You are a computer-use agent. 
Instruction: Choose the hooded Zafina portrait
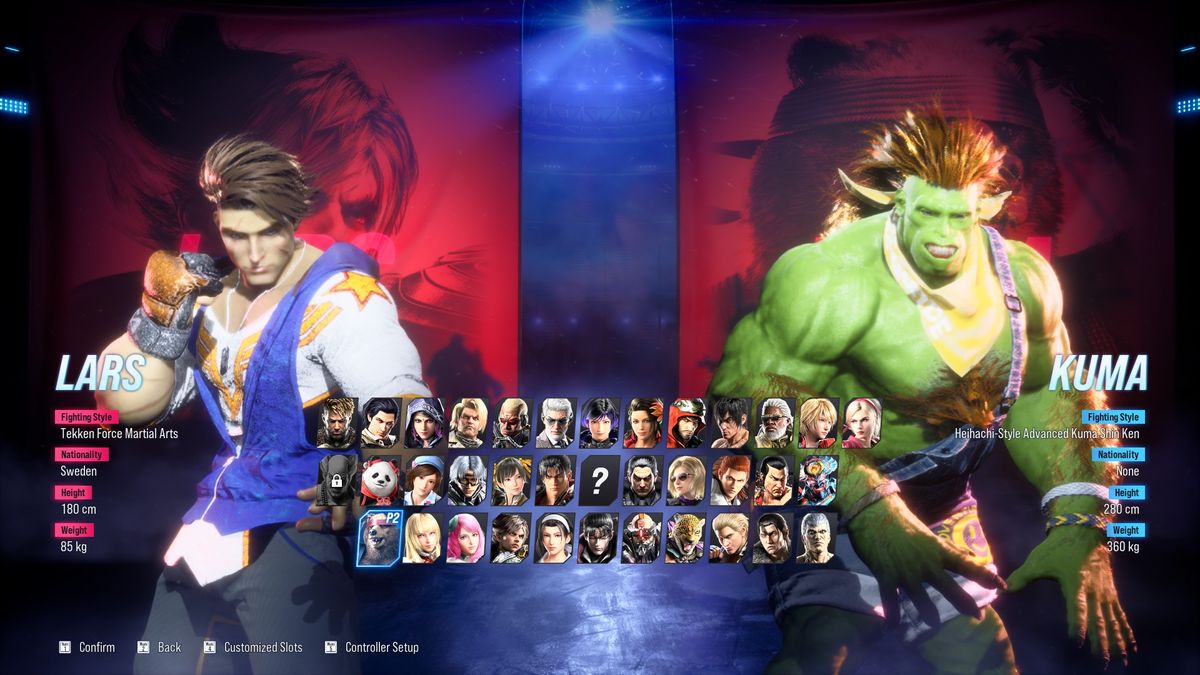coord(424,423)
